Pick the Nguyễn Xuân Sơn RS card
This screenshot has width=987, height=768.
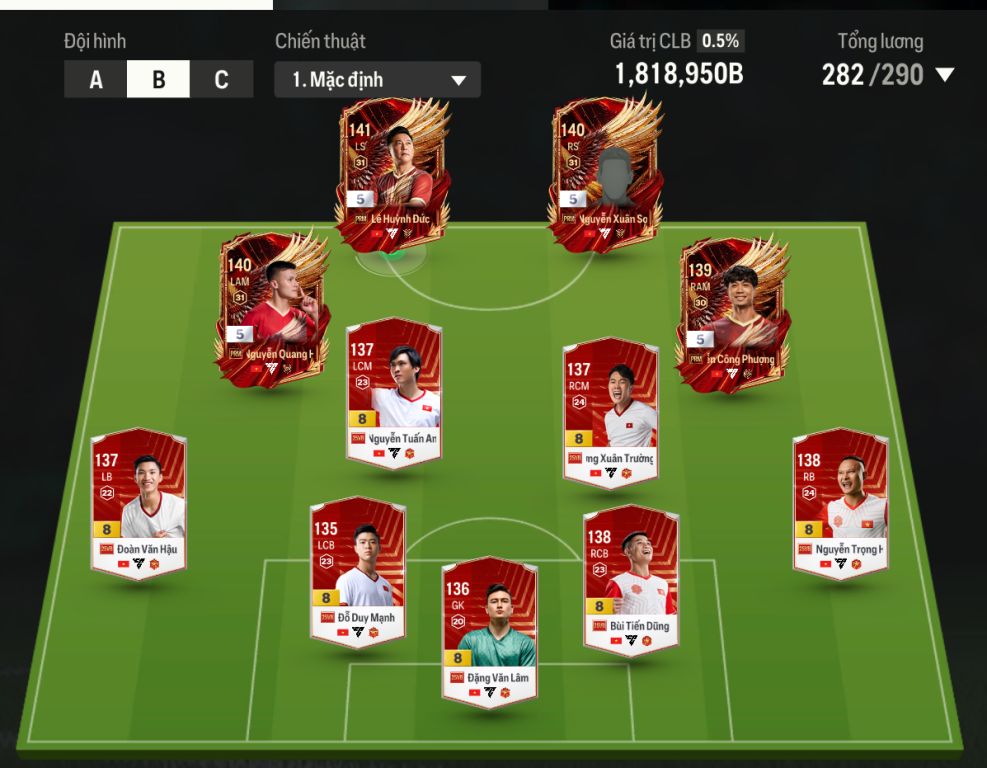coord(605,172)
